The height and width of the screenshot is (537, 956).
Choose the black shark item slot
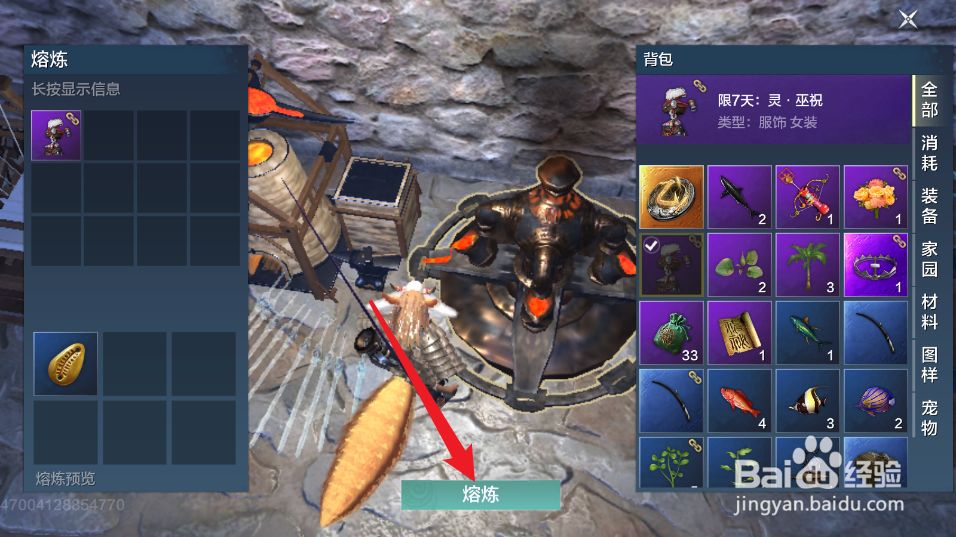(x=739, y=197)
